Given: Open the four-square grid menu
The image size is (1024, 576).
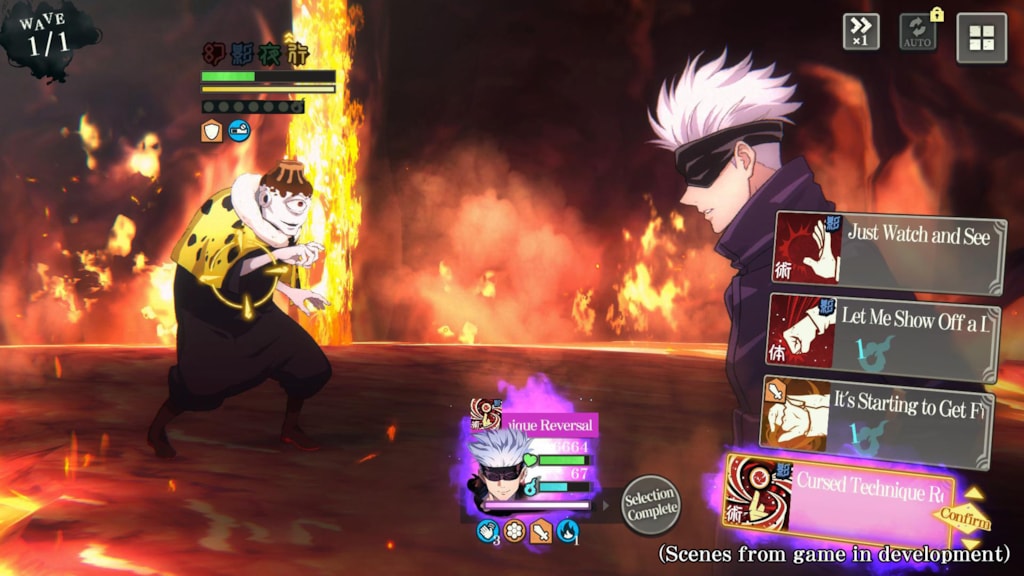Looking at the screenshot, I should pyautogui.click(x=981, y=38).
